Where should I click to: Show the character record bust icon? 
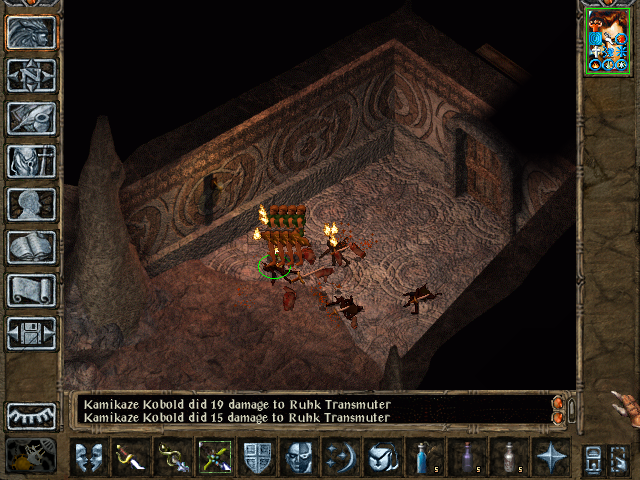pos(31,204)
